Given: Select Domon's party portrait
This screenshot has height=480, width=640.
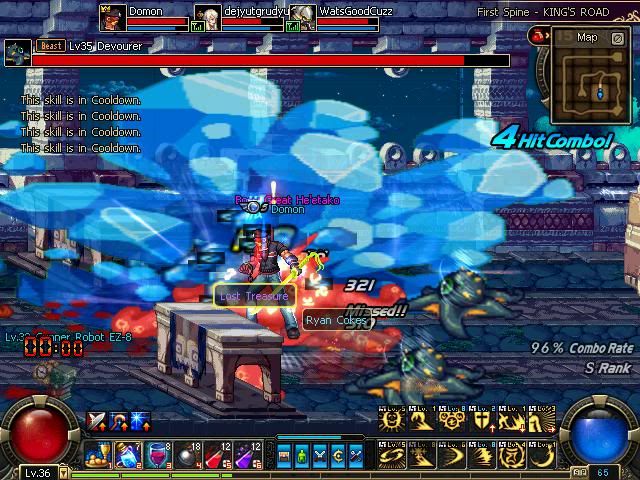Looking at the screenshot, I should click(x=113, y=17).
